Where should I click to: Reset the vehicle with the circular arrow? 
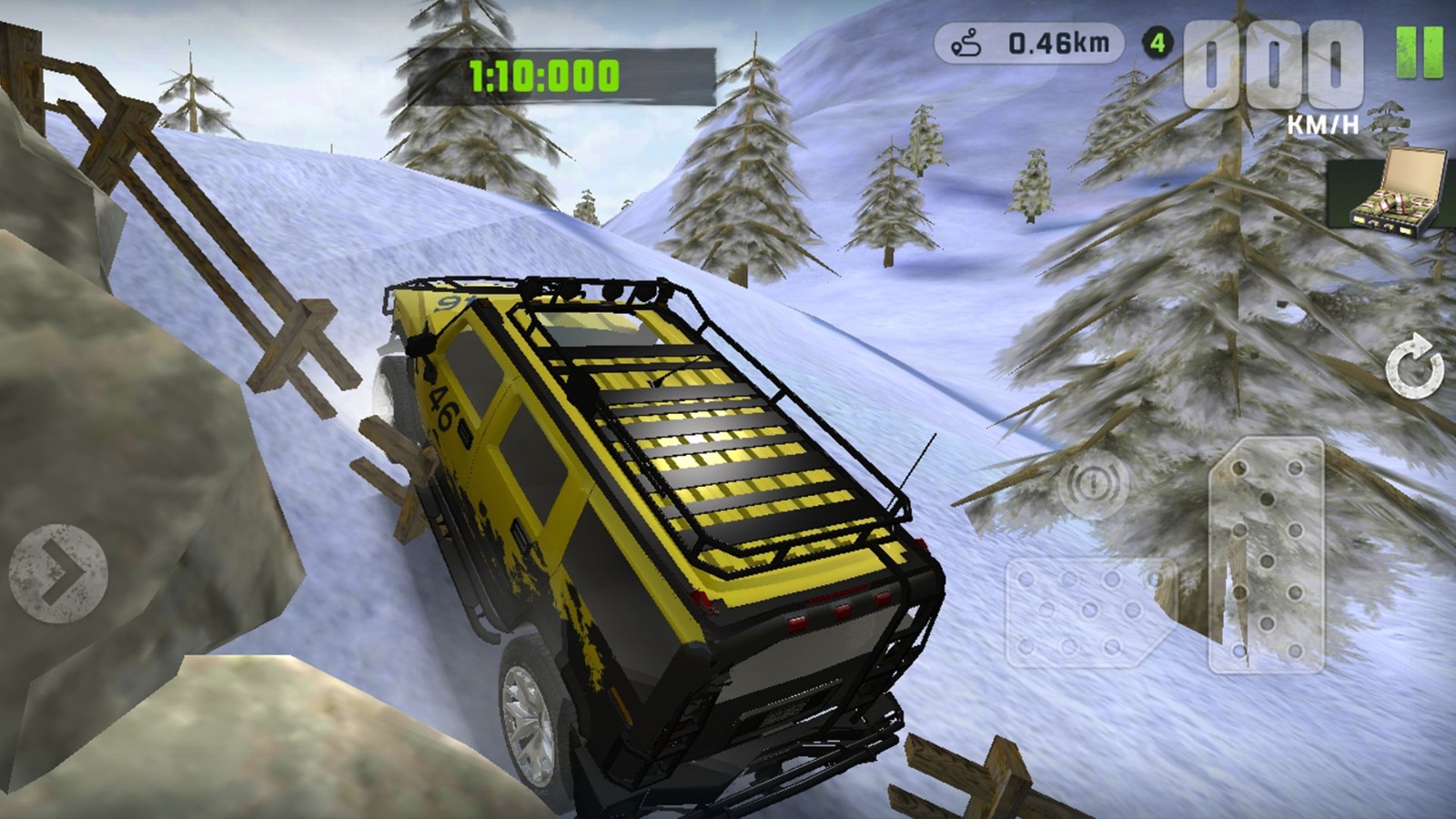[1413, 367]
